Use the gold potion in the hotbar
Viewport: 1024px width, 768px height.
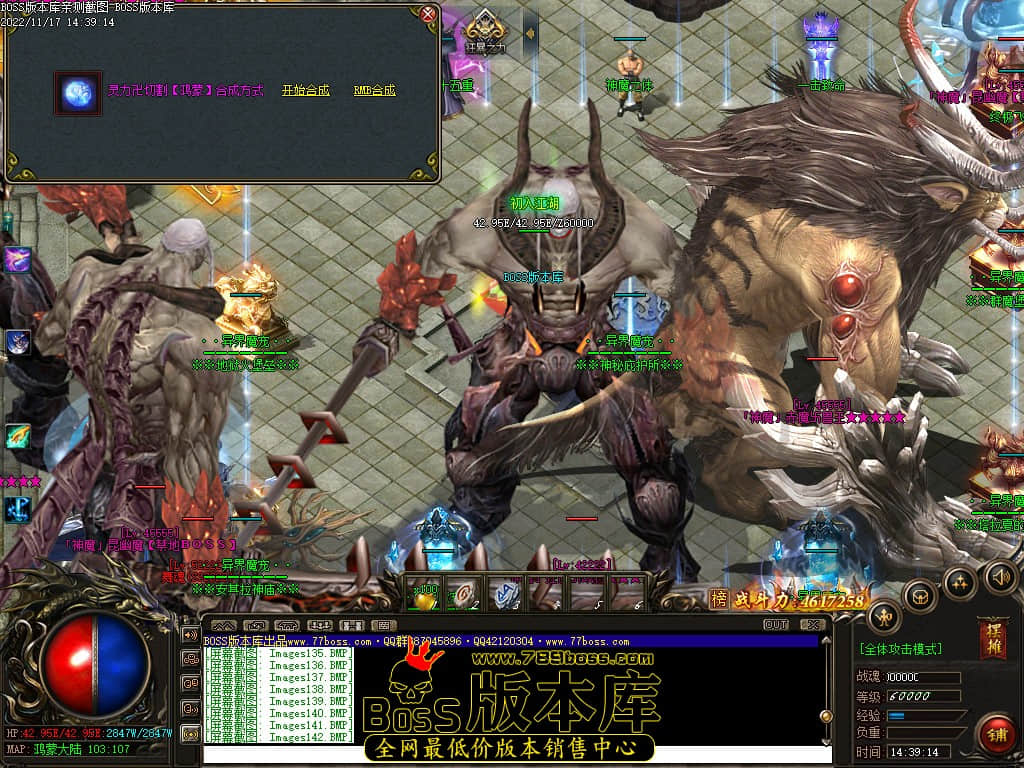pos(425,596)
